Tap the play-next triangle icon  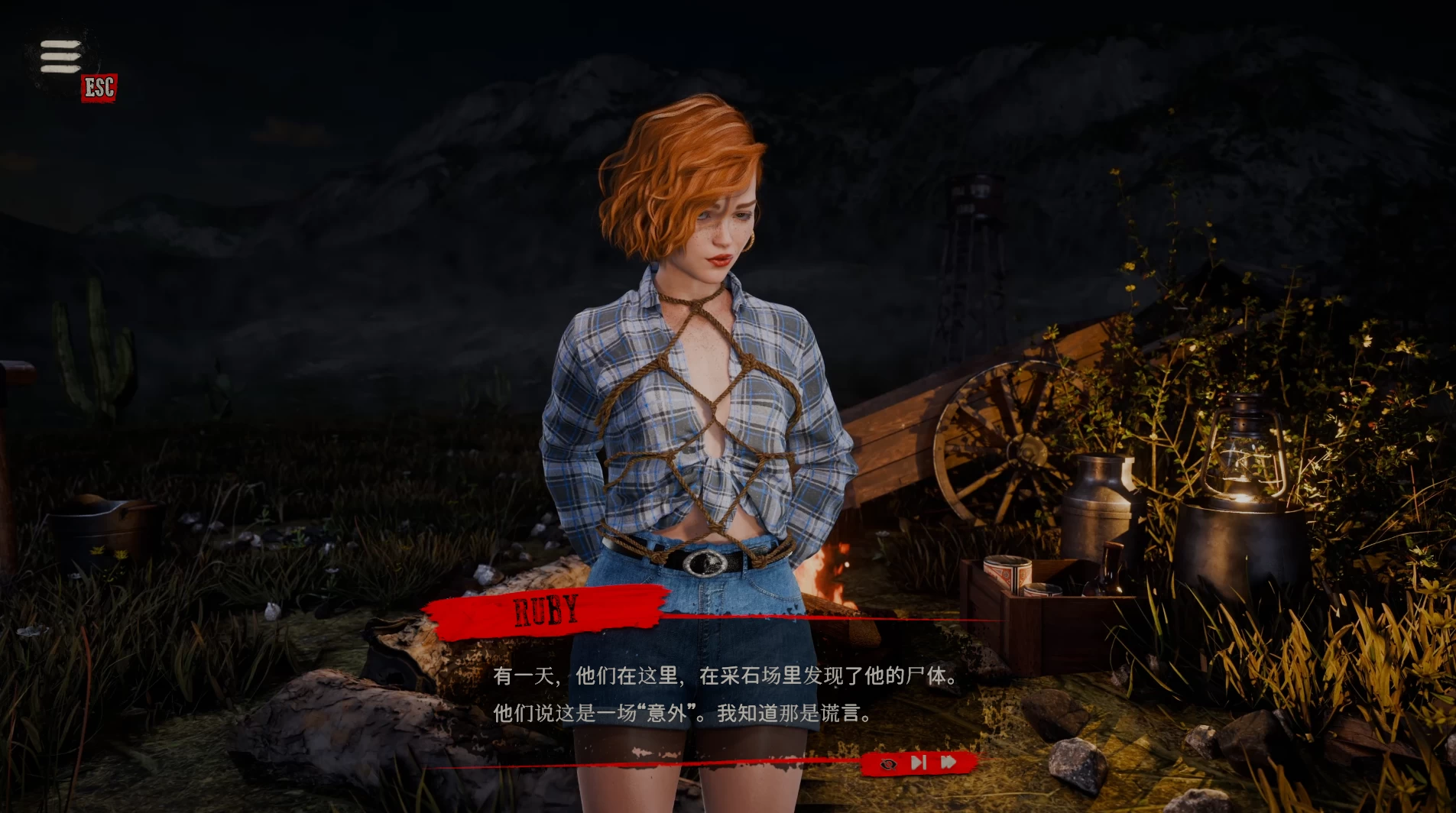(x=917, y=762)
